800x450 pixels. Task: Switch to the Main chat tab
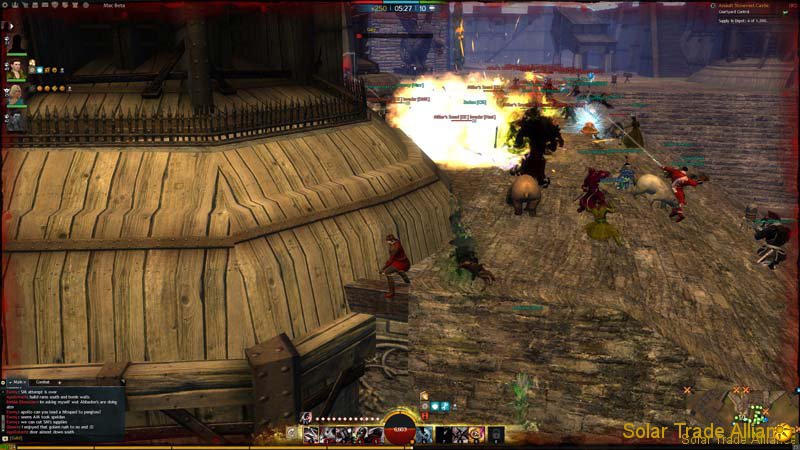point(20,381)
